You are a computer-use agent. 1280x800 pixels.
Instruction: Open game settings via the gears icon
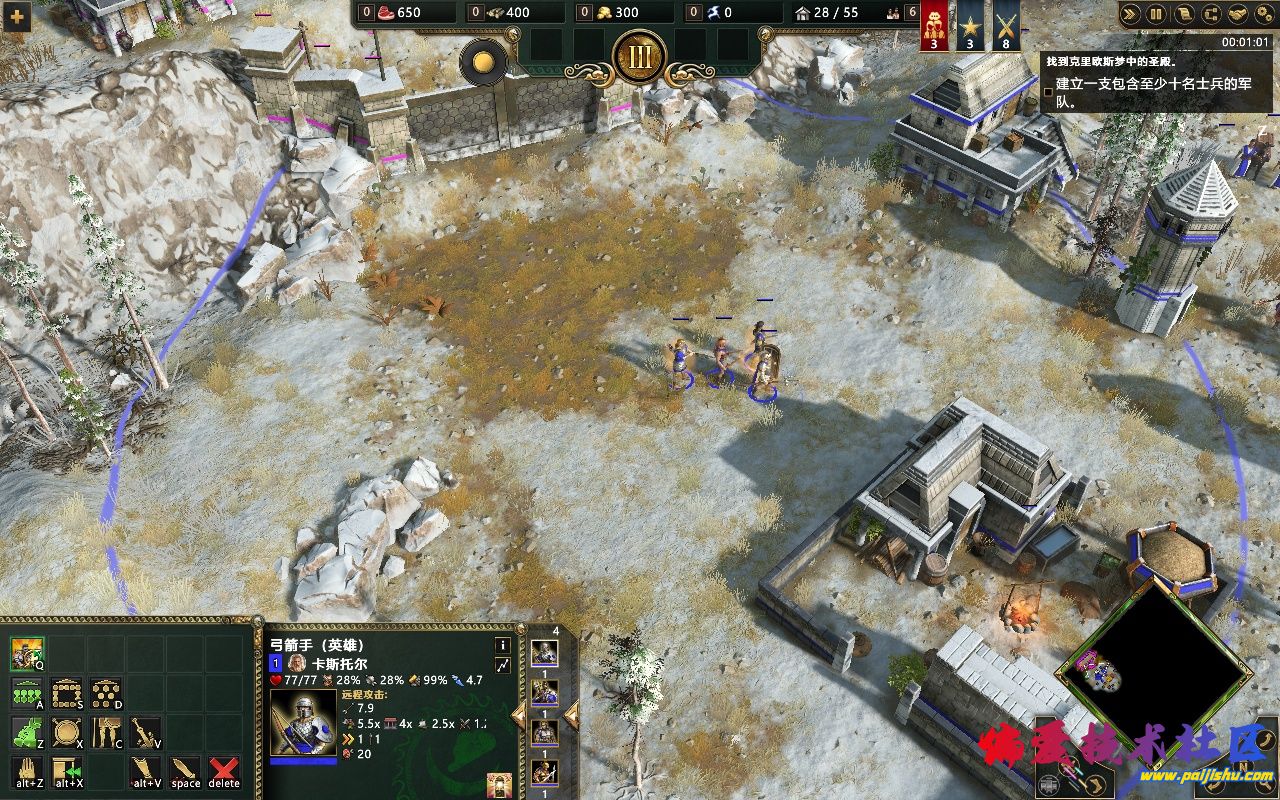click(1265, 15)
